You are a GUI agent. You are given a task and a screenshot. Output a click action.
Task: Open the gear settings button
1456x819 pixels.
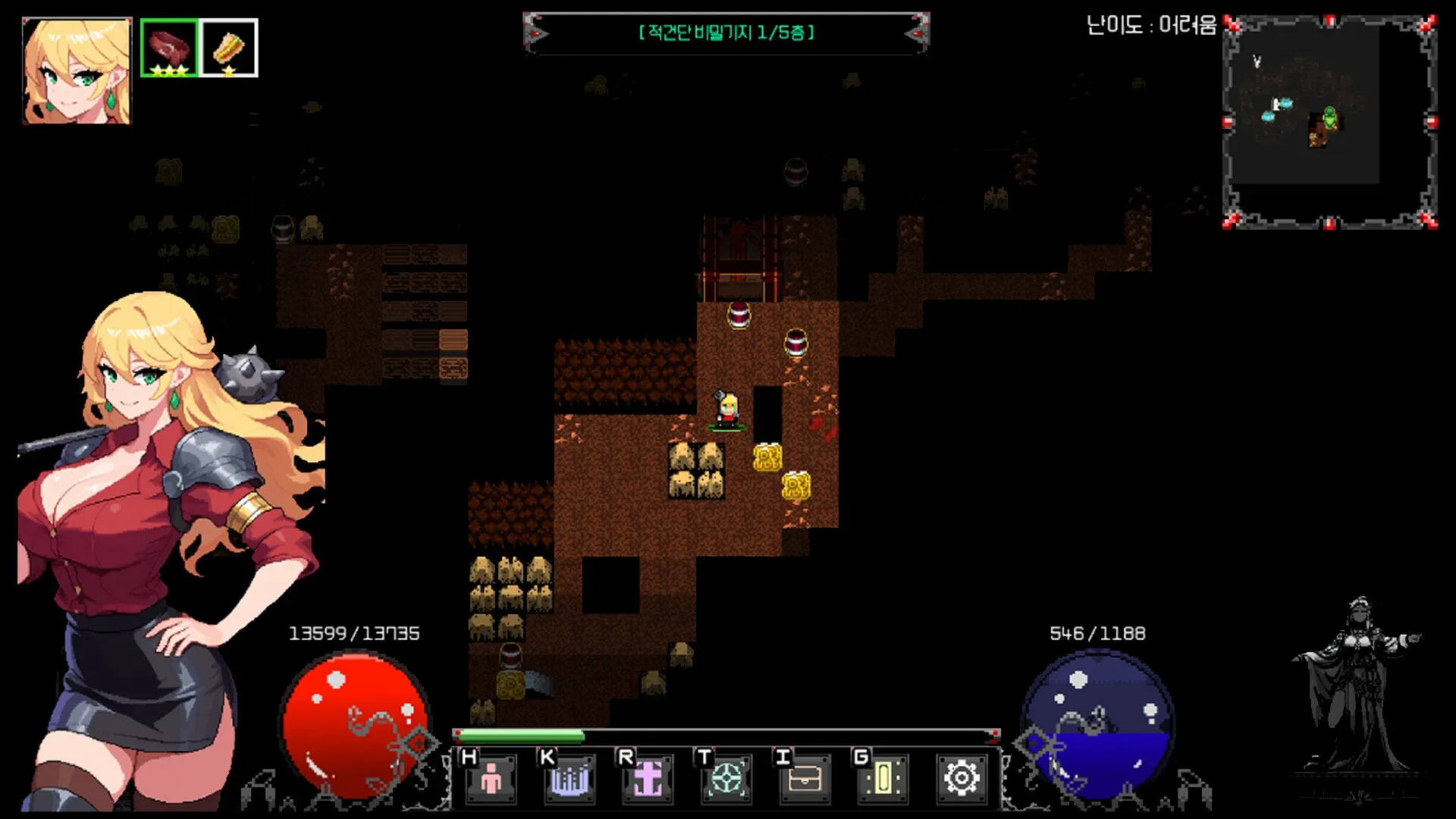coord(962,778)
